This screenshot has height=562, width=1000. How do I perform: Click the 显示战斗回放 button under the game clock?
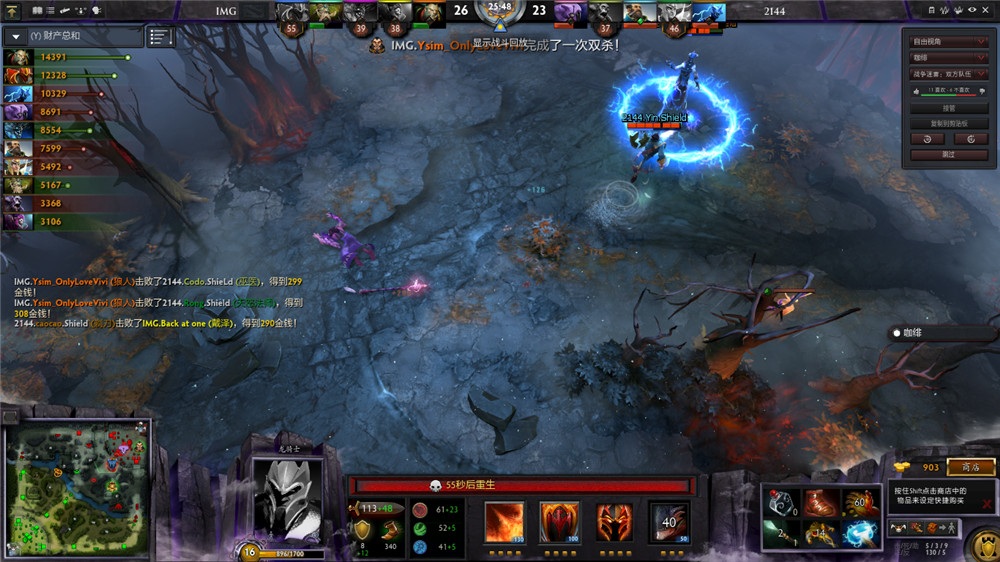point(498,44)
